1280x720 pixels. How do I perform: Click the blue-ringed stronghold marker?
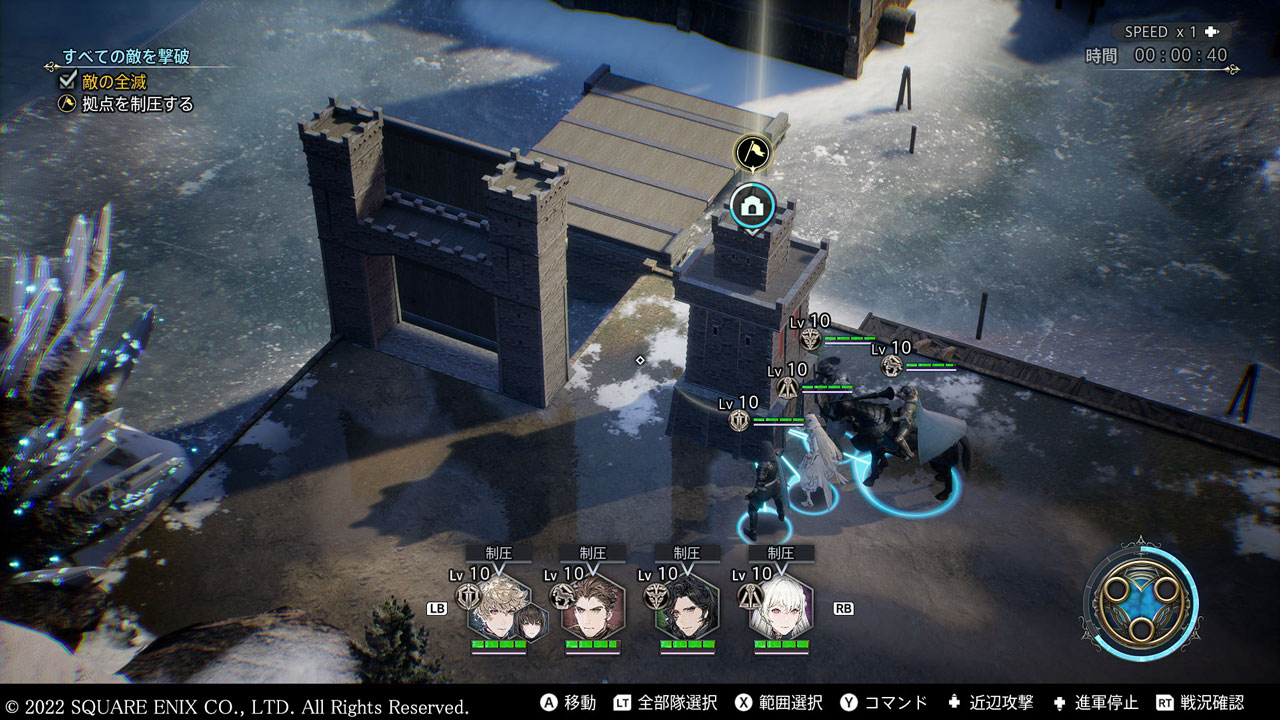click(750, 207)
